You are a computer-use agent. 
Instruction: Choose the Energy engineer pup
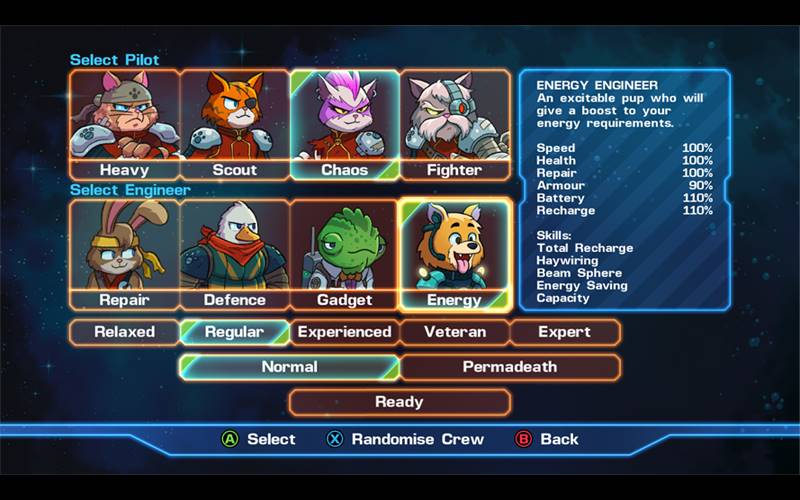pos(455,254)
